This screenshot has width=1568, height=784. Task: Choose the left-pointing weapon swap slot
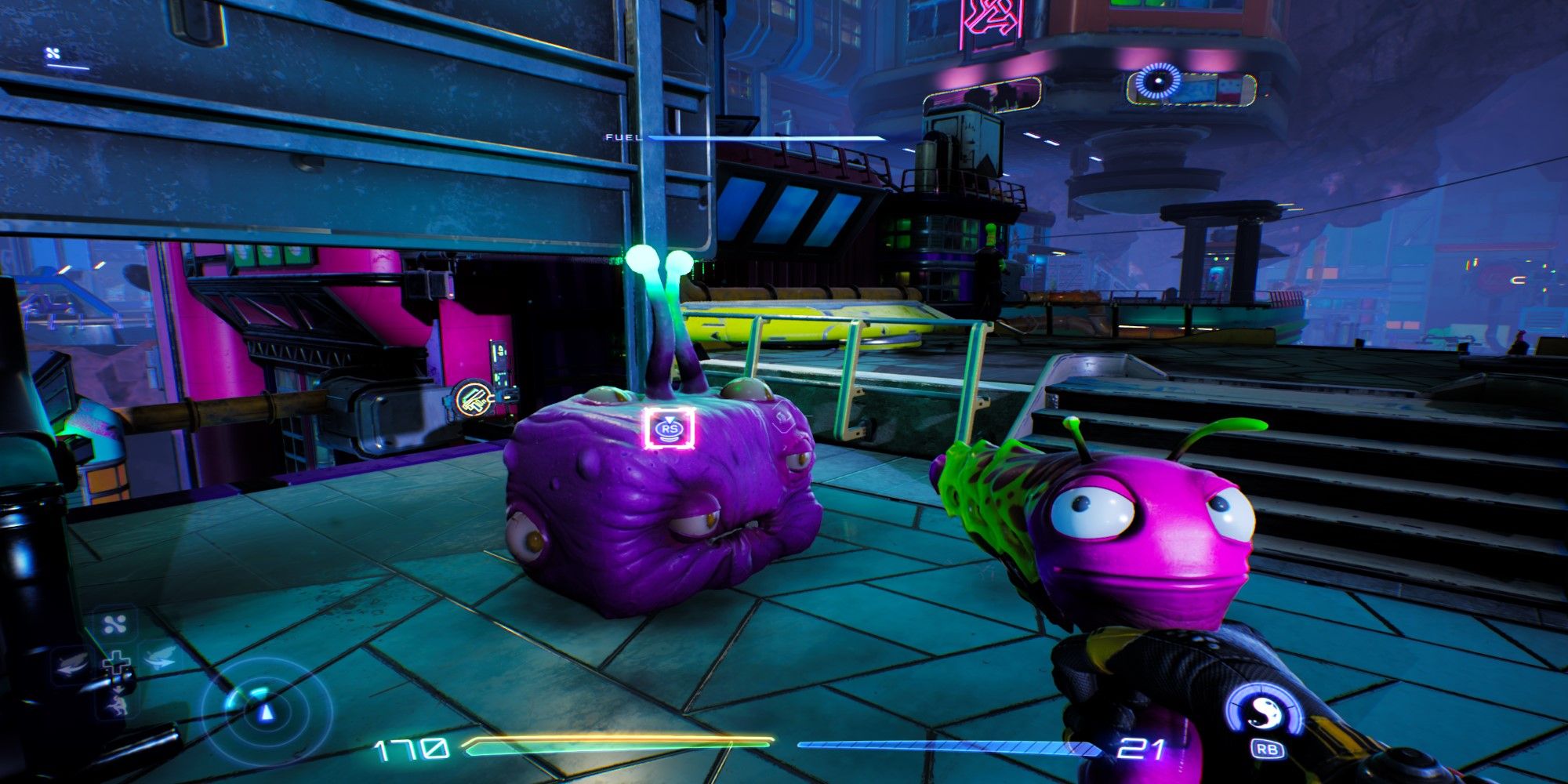pos(74,665)
